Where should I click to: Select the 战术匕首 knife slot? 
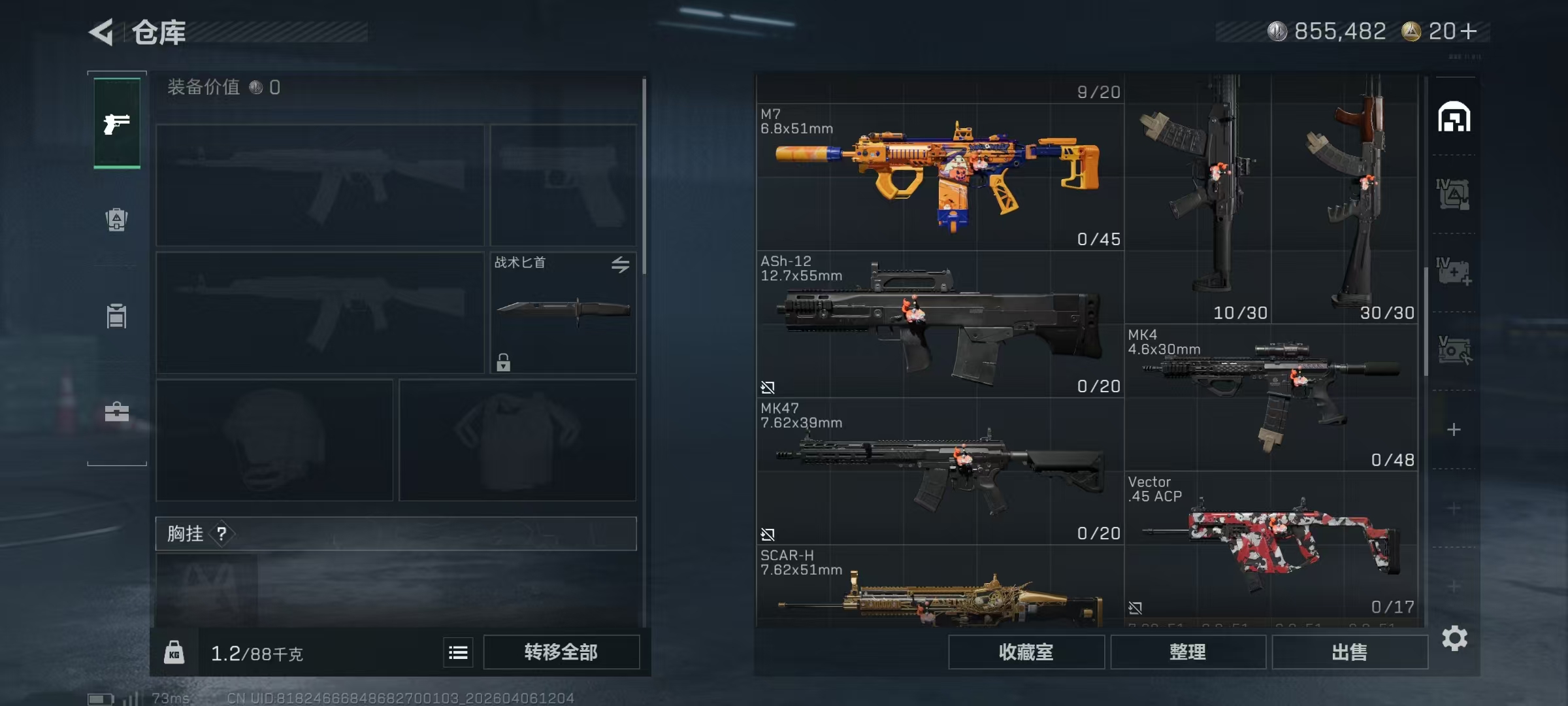563,312
